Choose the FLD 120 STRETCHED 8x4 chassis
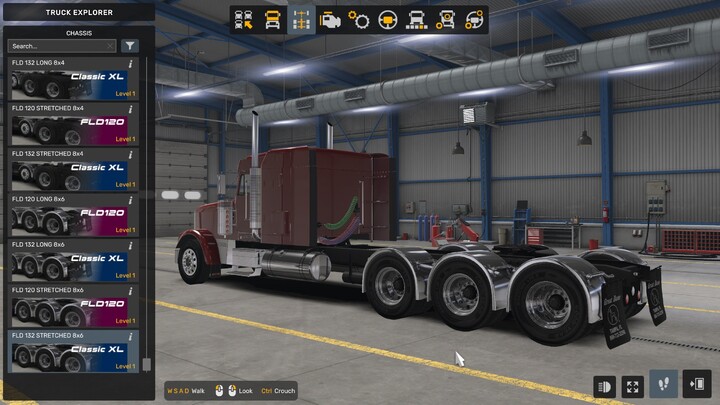This screenshot has width=720, height=405. 72,127
